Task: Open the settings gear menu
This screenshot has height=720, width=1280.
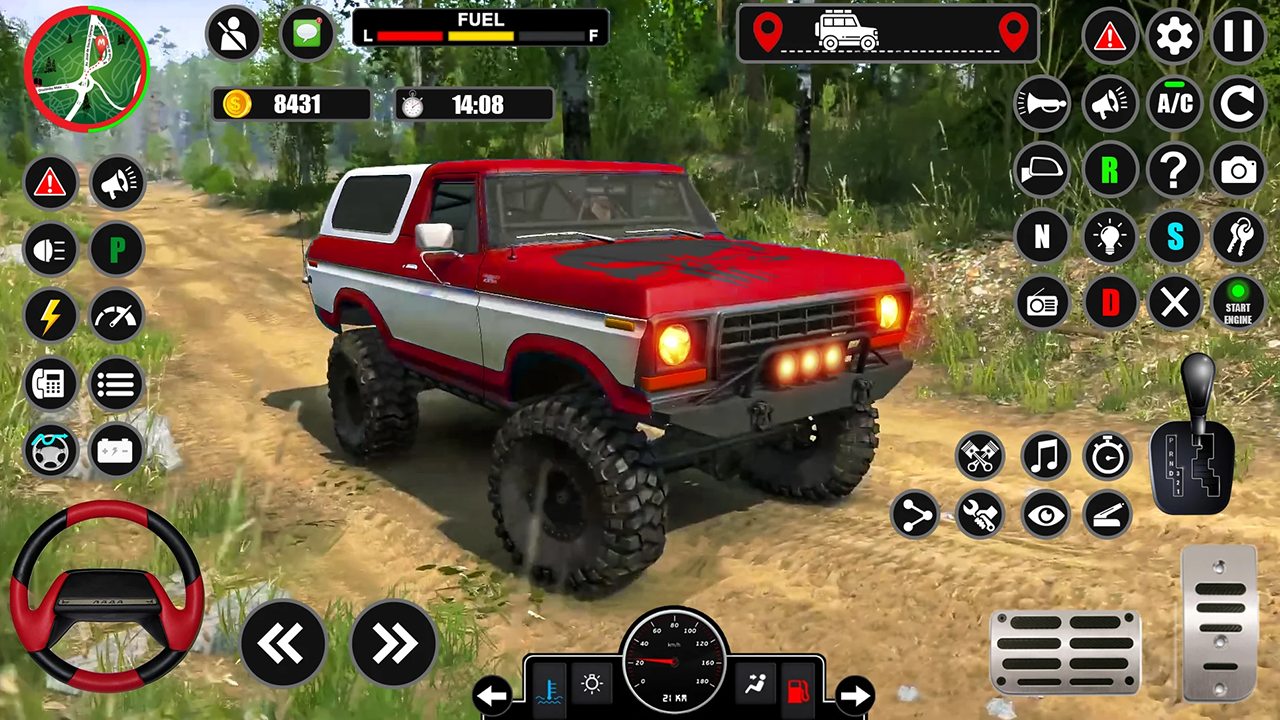Action: click(1174, 37)
